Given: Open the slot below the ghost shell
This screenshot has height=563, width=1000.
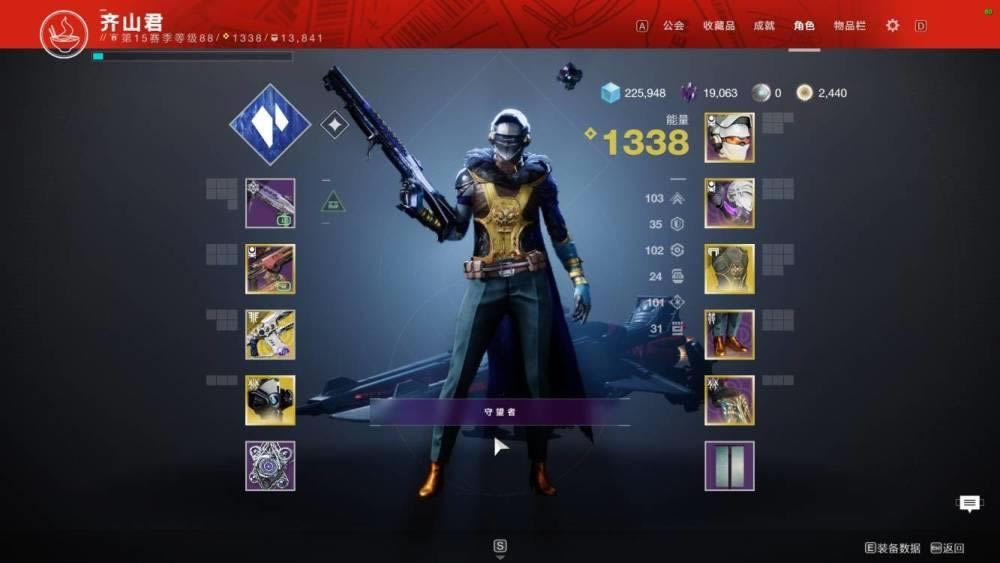Looking at the screenshot, I should coord(270,466).
